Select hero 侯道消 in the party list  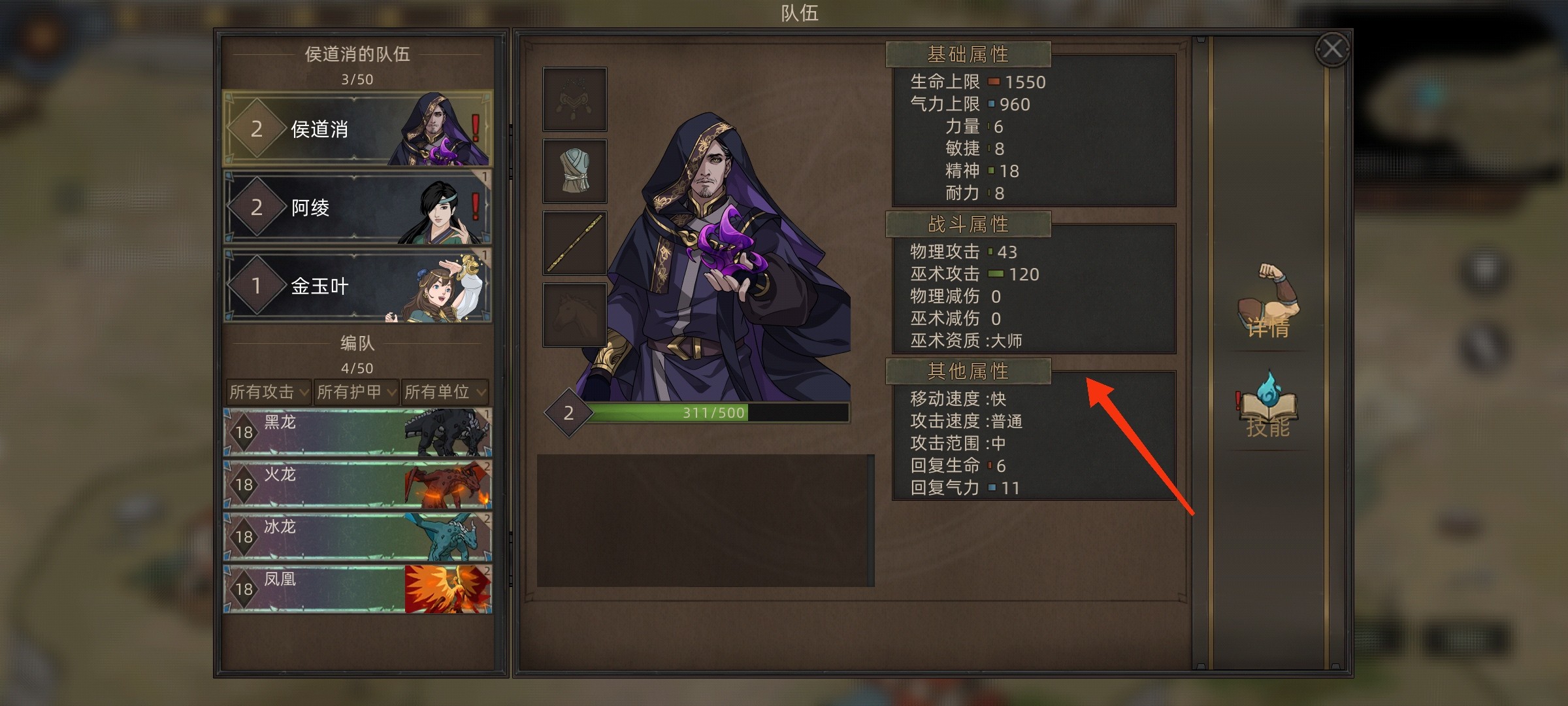357,129
